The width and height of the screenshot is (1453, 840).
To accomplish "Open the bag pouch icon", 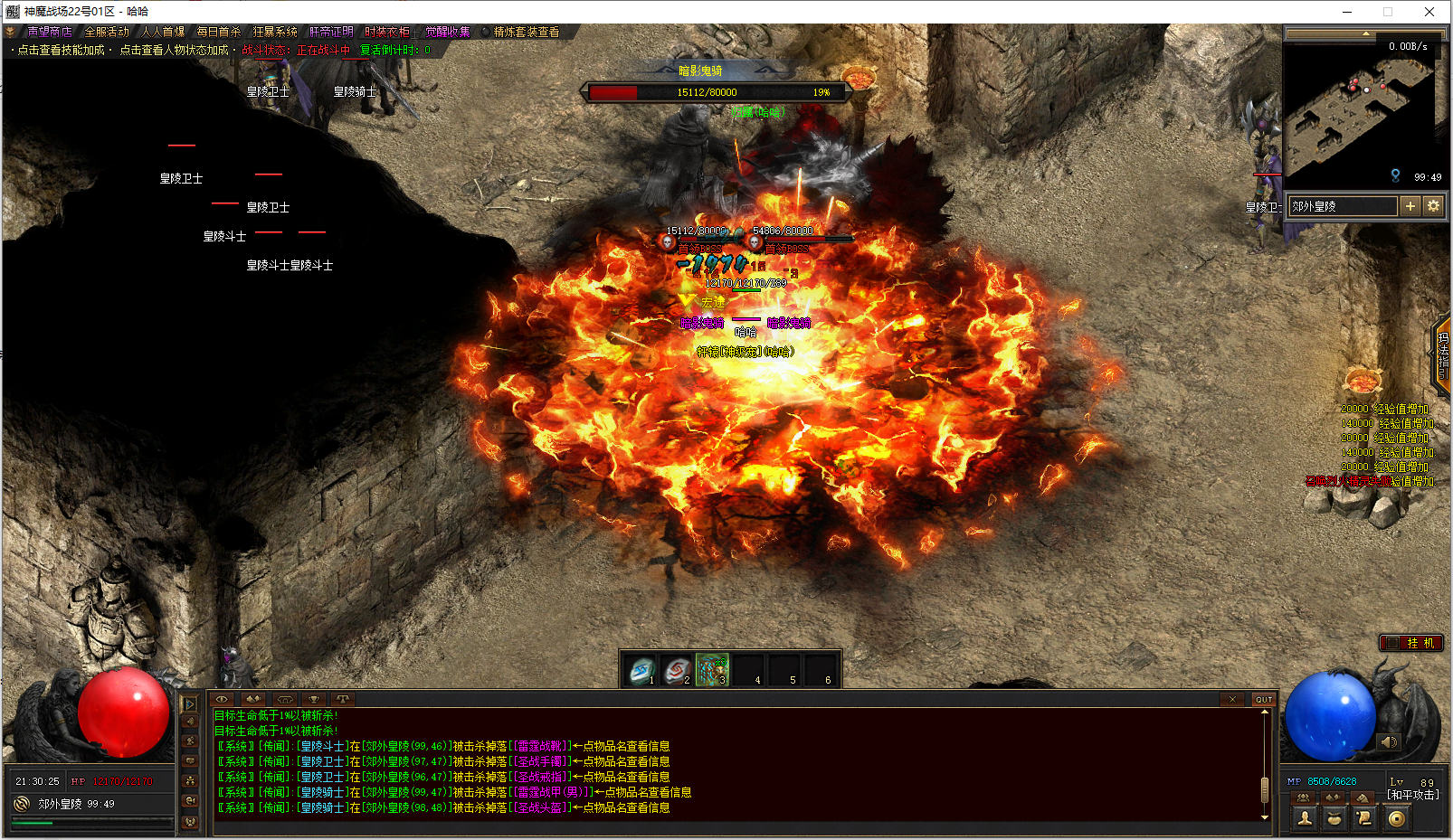I will (1334, 818).
